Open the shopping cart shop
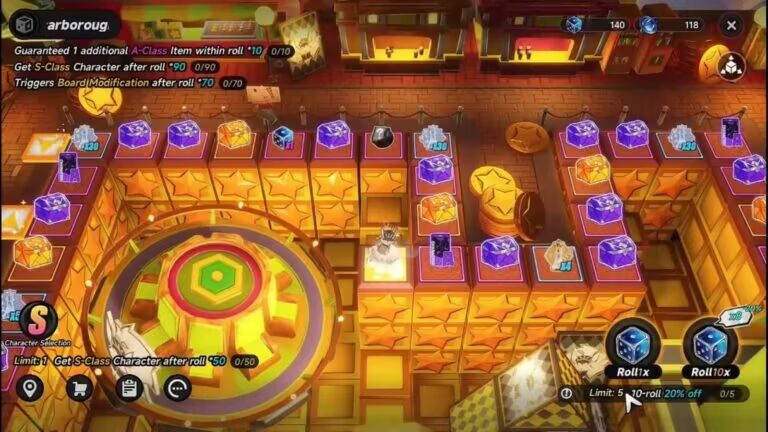Screen dimensions: 768x432 coord(79,388)
